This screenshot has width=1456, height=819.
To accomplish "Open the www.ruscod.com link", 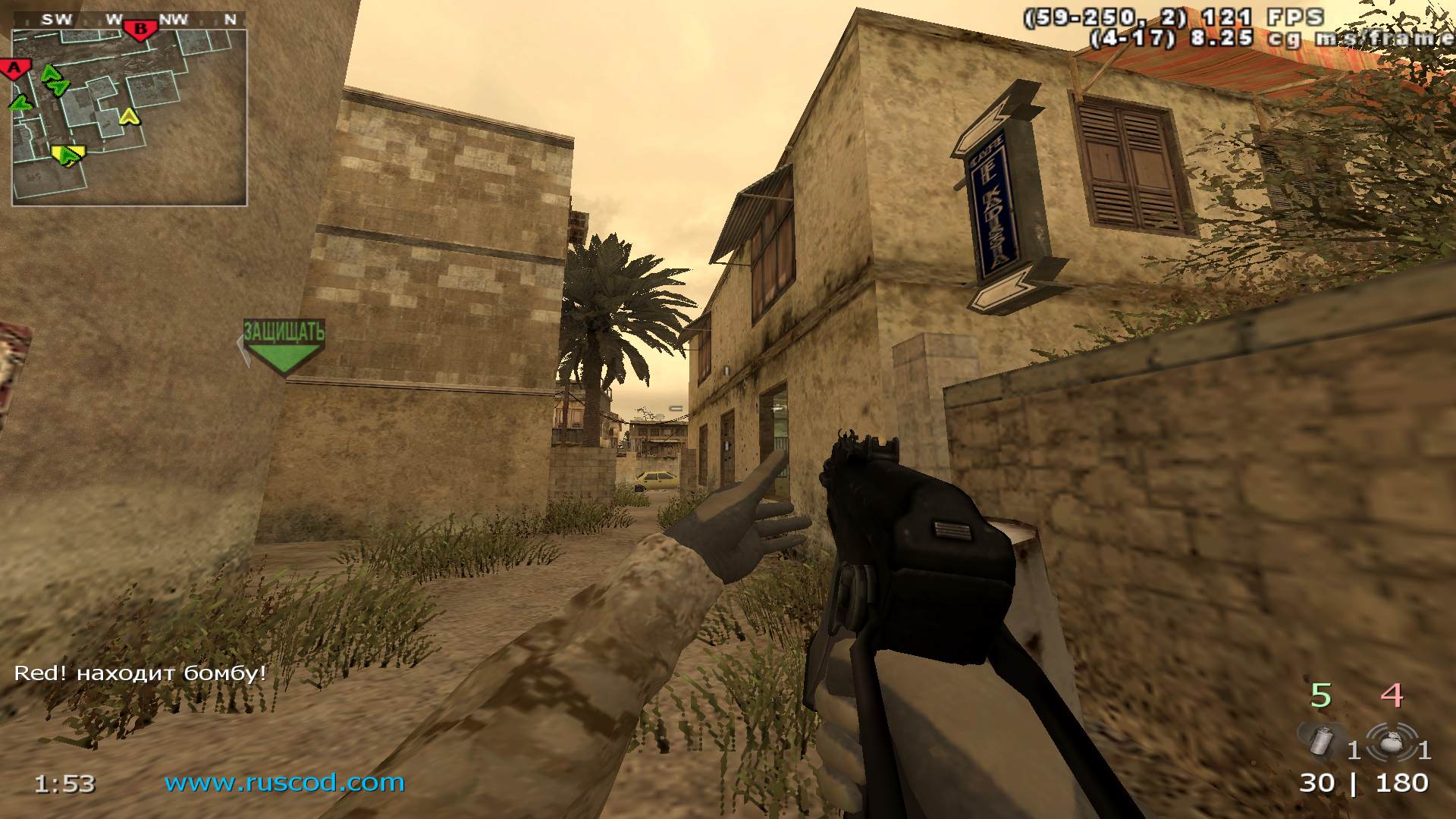I will pyautogui.click(x=284, y=782).
